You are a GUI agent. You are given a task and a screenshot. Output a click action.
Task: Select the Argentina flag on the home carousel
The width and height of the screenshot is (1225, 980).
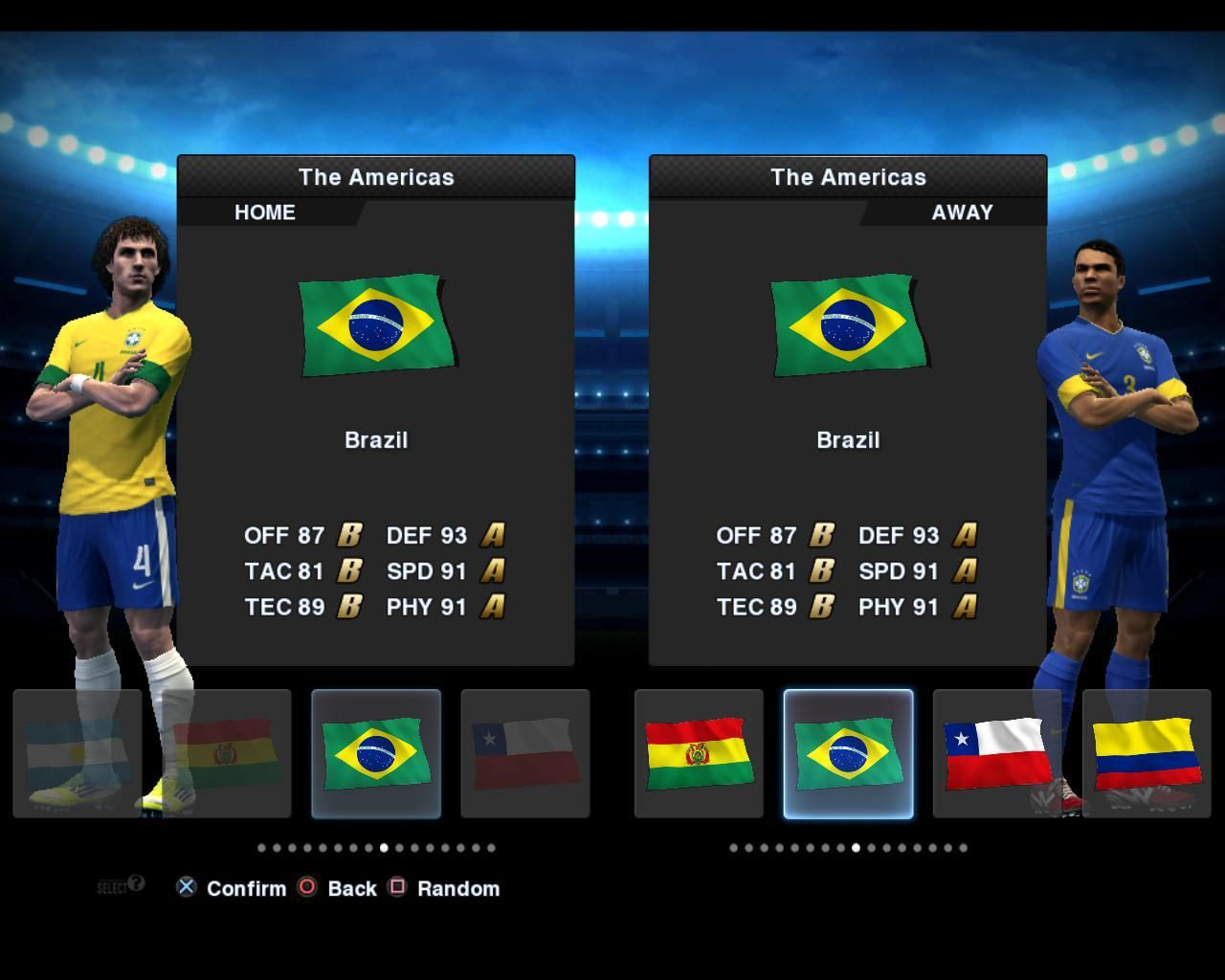coord(76,751)
